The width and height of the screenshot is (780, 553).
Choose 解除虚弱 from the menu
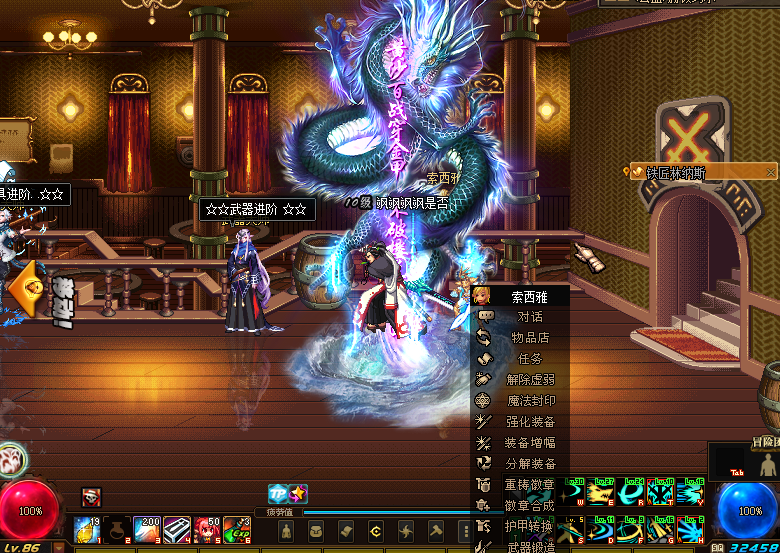[530, 380]
